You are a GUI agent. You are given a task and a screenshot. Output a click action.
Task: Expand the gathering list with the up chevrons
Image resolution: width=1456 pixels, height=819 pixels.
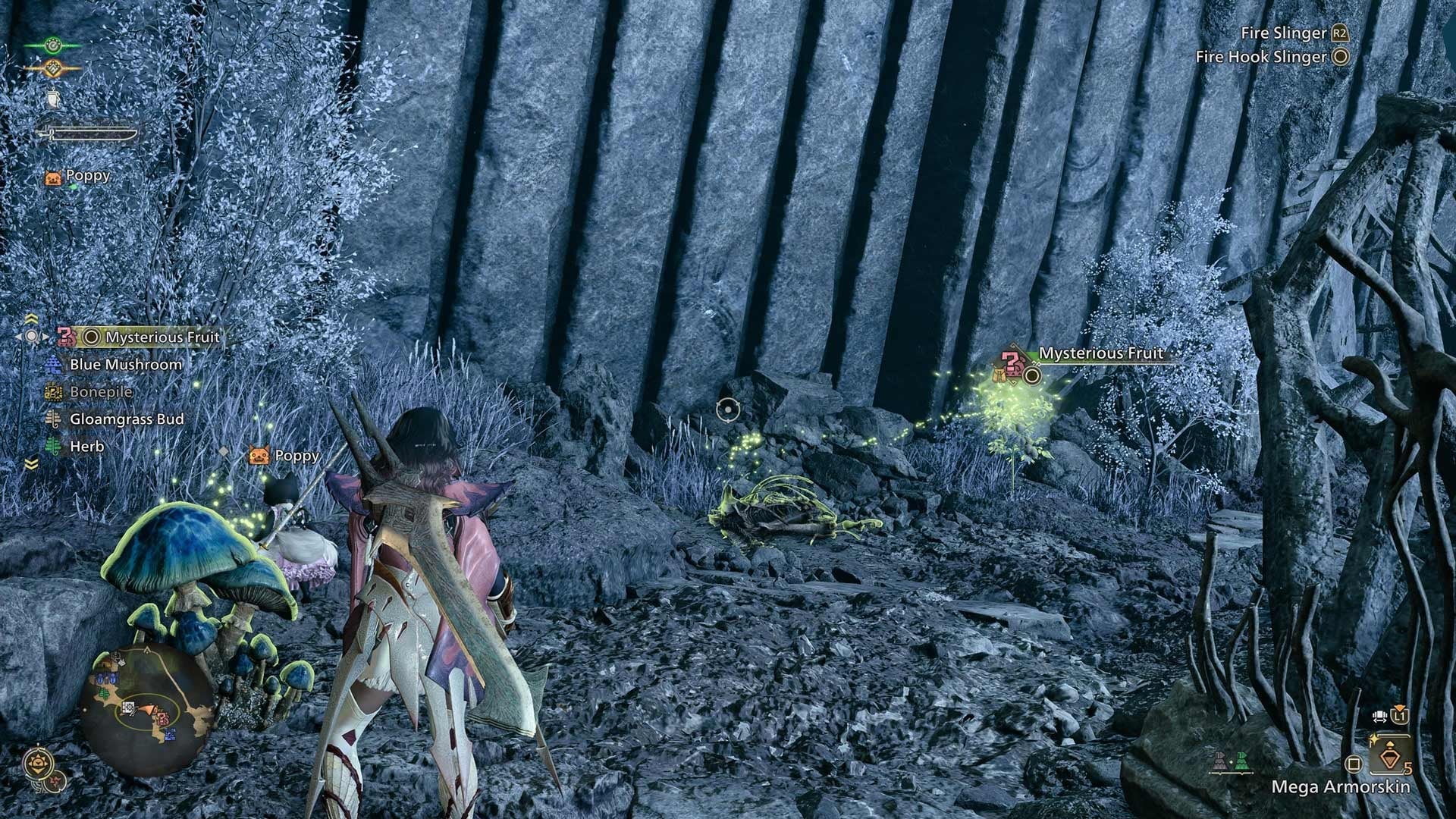point(31,318)
